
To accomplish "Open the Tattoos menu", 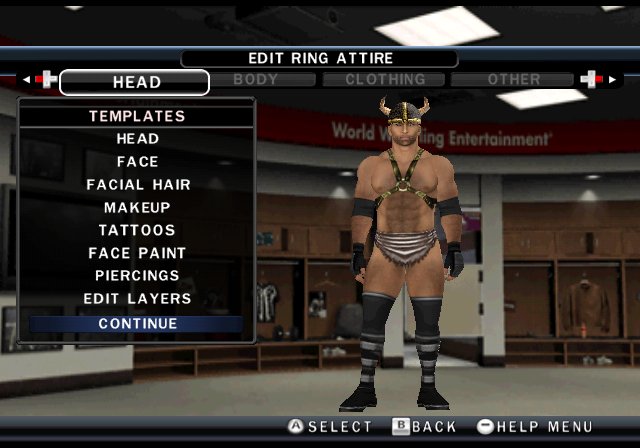I will (x=136, y=231).
